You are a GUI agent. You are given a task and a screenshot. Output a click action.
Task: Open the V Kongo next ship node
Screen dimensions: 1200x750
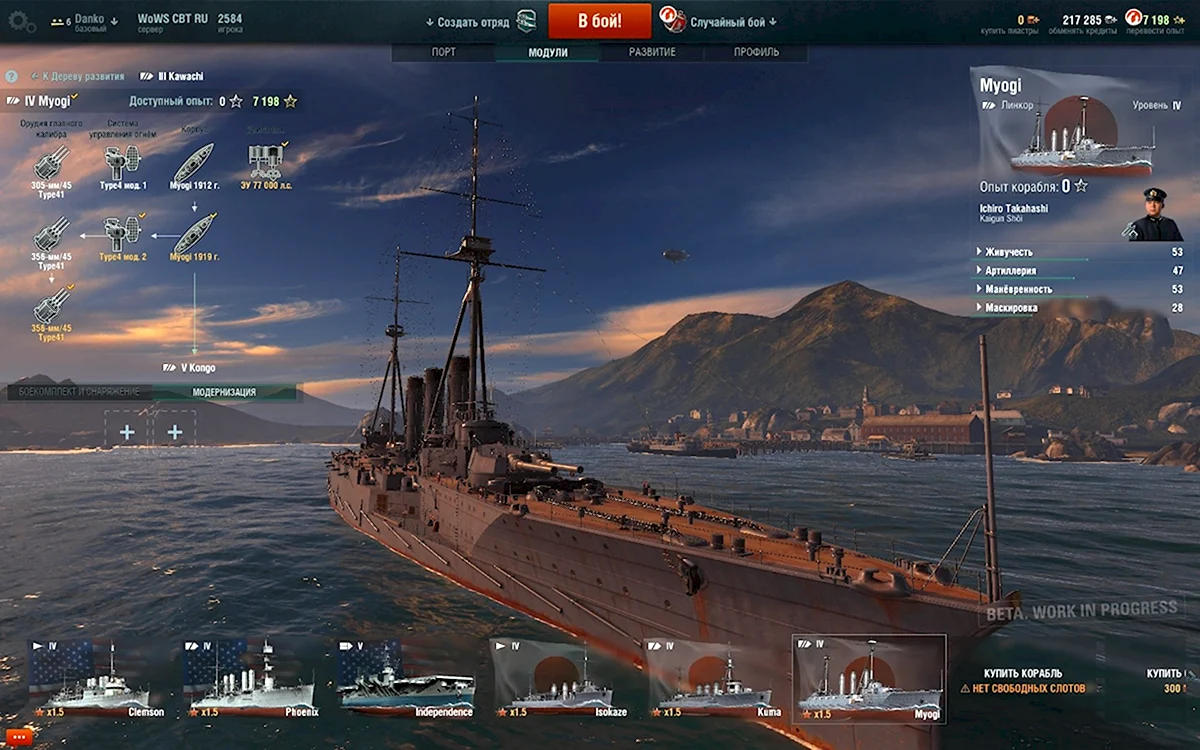click(189, 368)
